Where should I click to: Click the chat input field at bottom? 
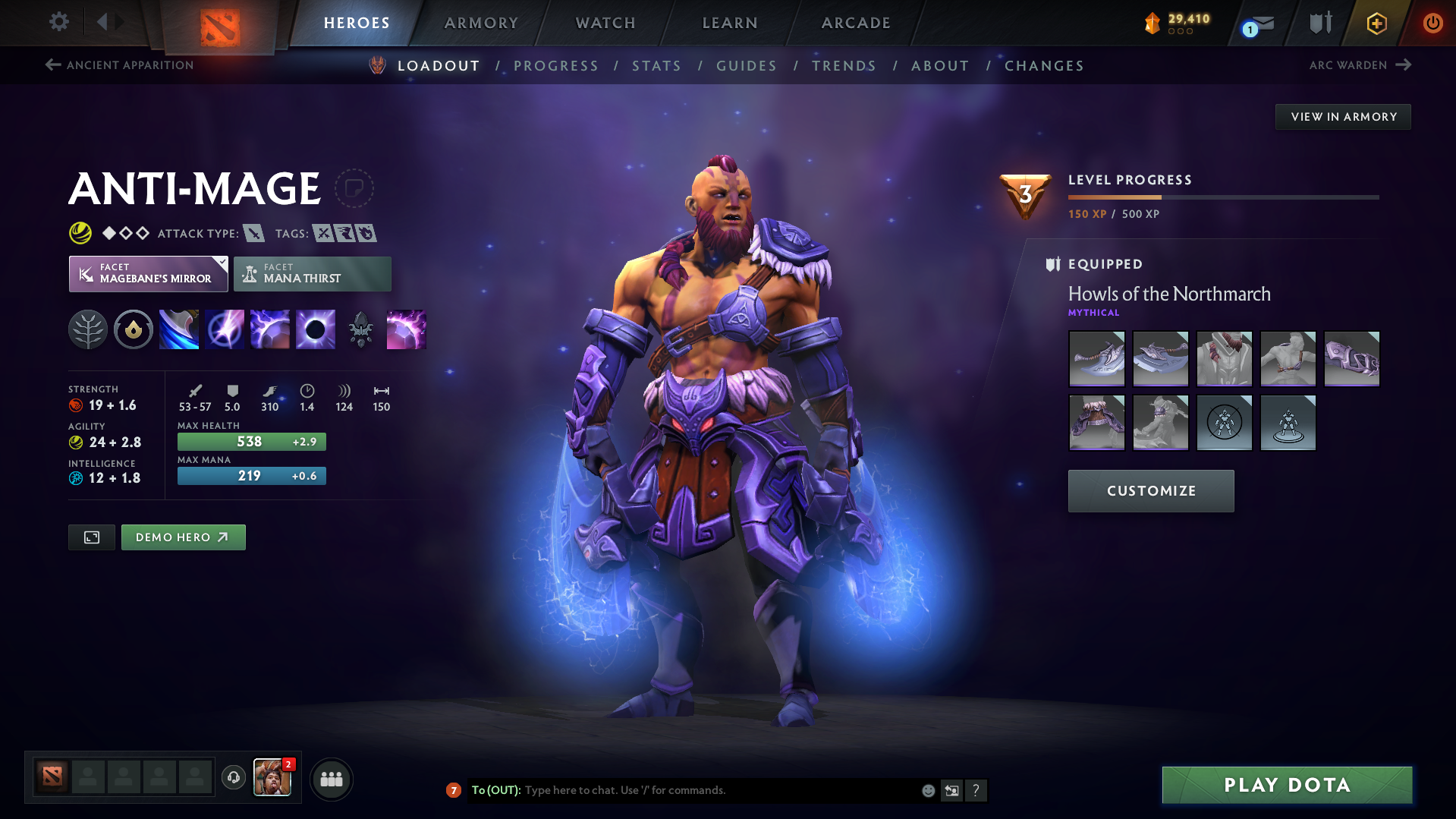[x=683, y=789]
